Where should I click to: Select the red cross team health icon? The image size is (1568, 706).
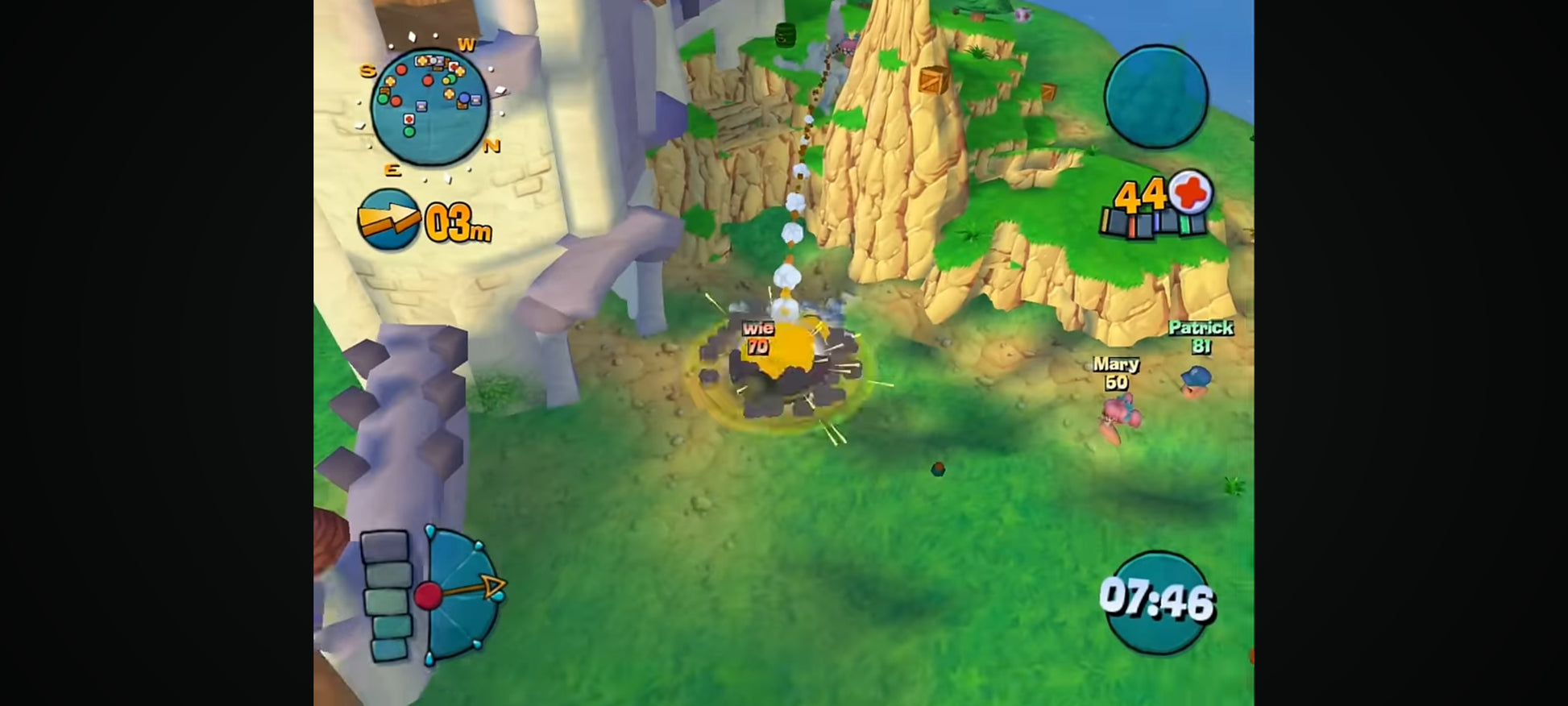pyautogui.click(x=1191, y=193)
